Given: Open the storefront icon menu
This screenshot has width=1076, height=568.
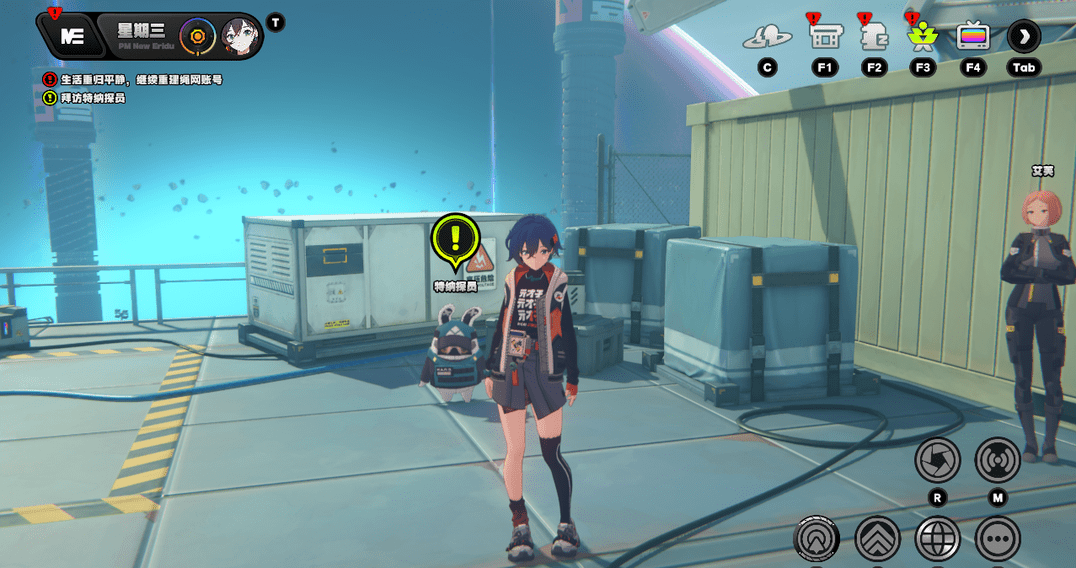Looking at the screenshot, I should point(824,38).
